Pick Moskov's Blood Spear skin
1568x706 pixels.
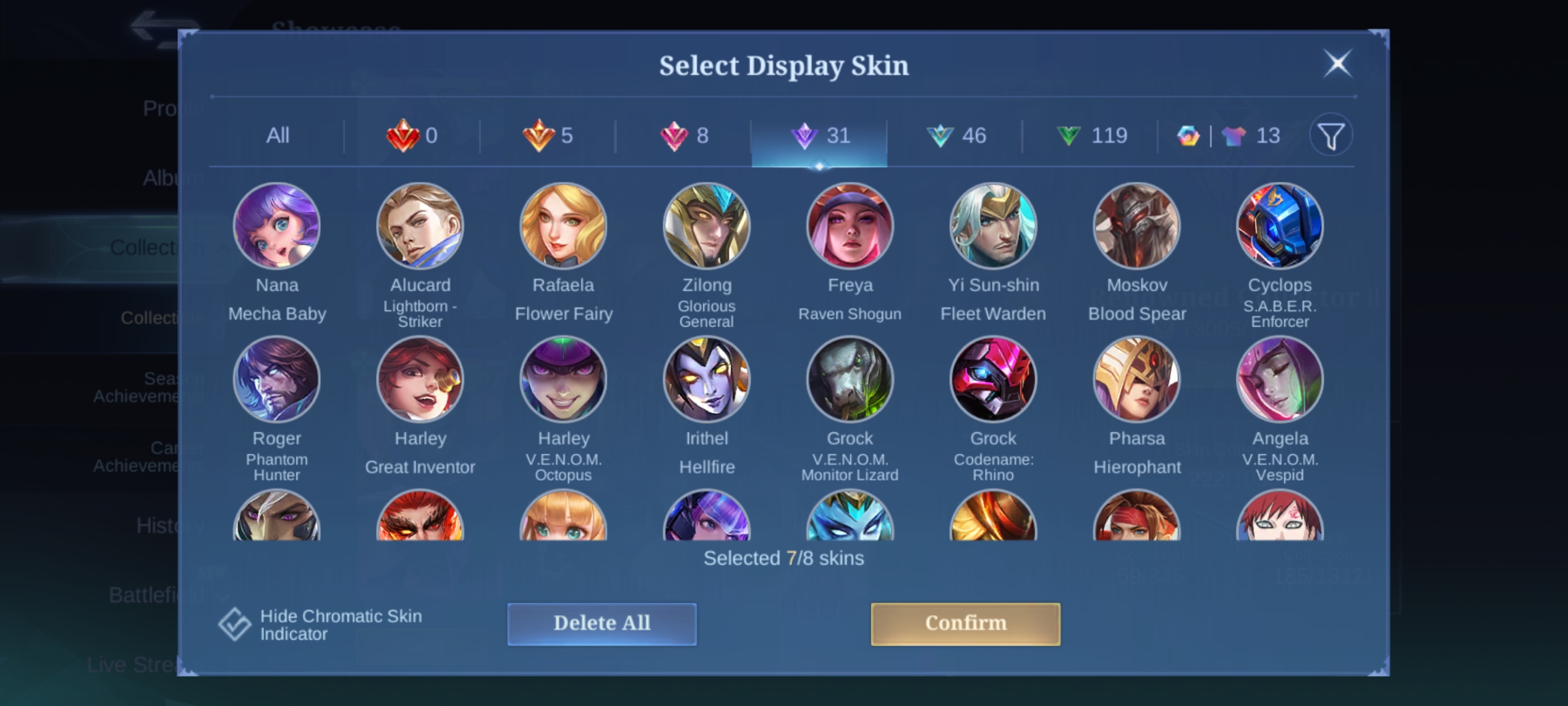(1137, 226)
